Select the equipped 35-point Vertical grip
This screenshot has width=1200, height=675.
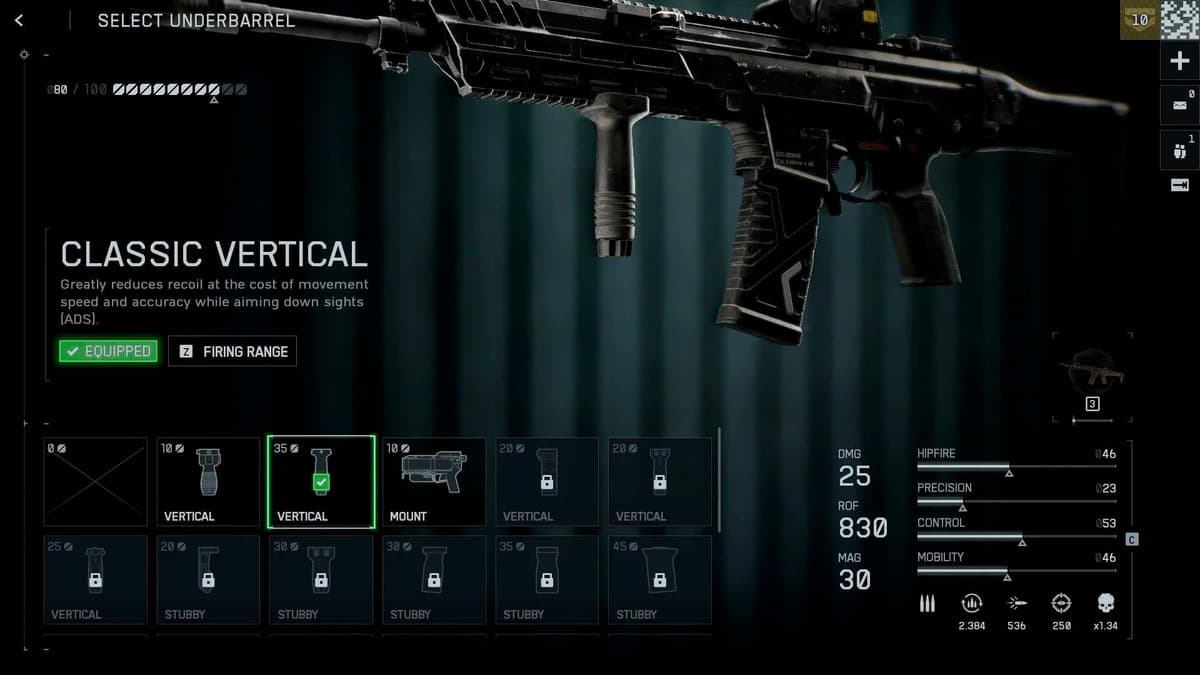coord(321,482)
